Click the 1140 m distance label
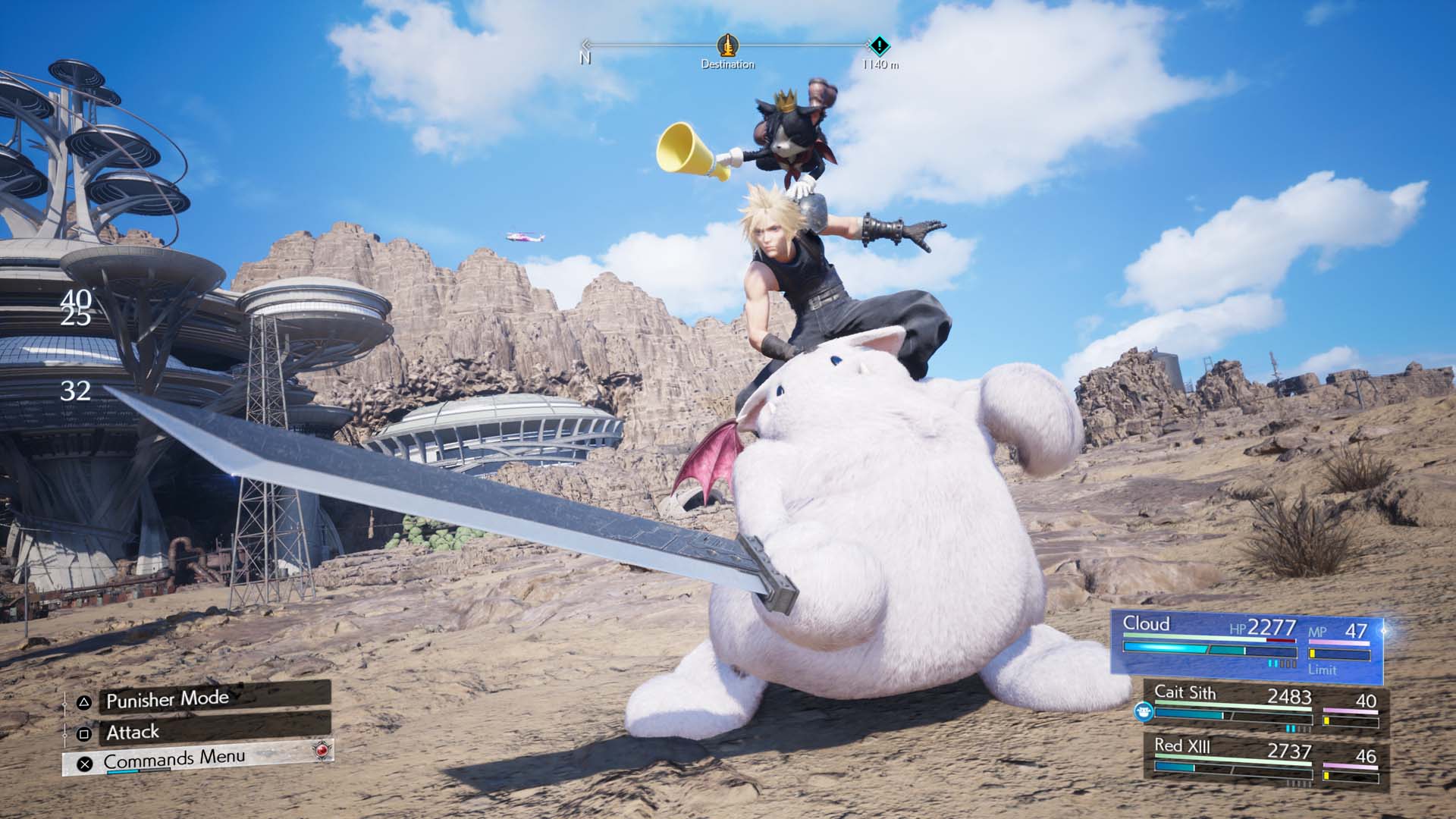This screenshot has width=1456, height=819. point(880,64)
